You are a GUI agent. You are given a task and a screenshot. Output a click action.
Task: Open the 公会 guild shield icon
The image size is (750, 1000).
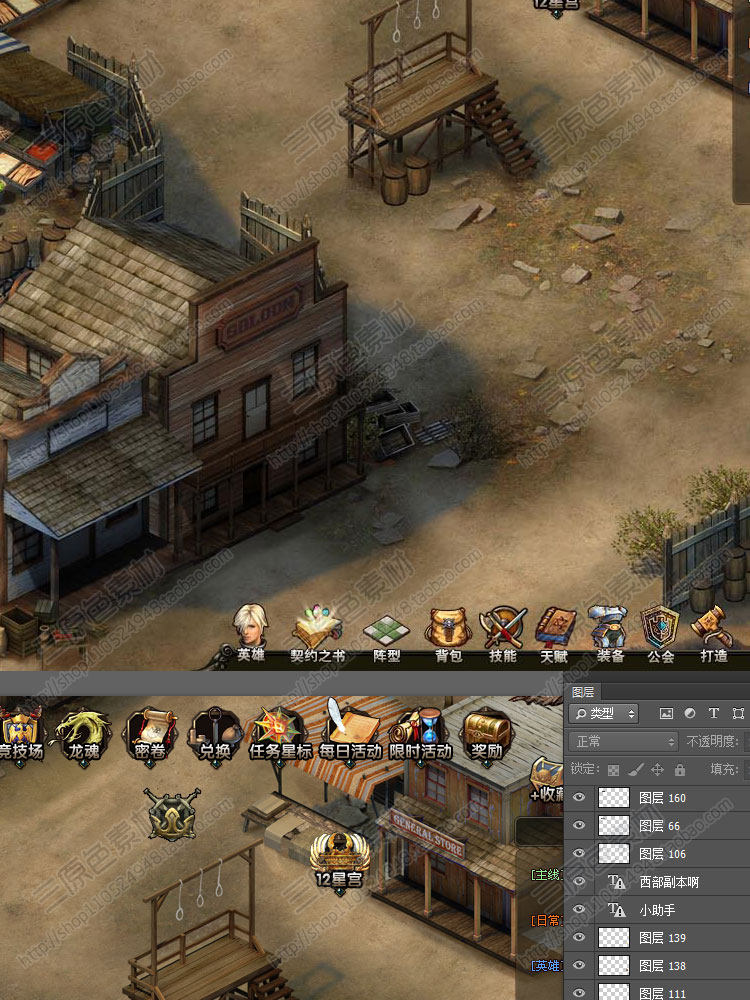[660, 630]
